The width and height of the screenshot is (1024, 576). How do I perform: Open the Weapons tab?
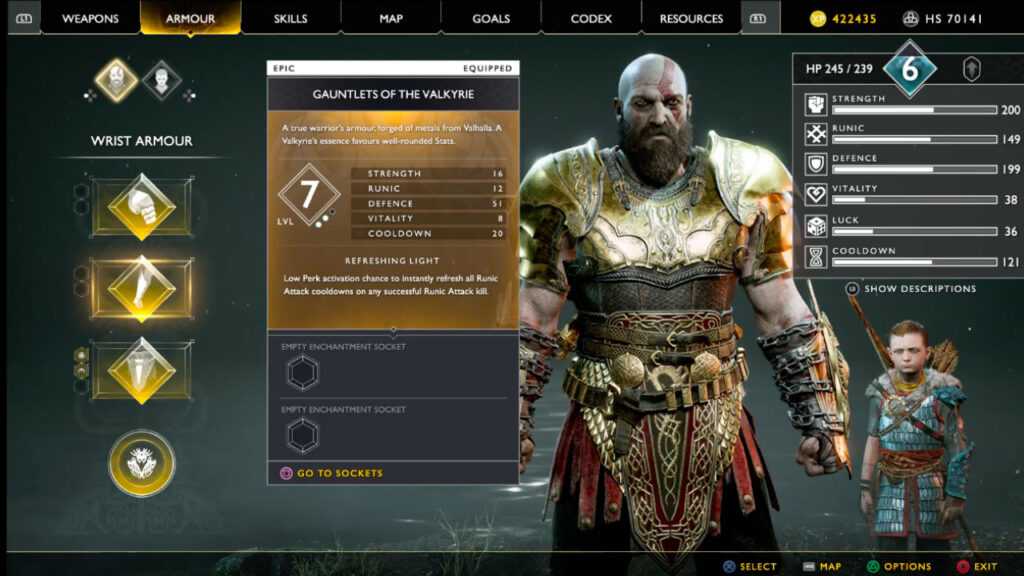click(90, 18)
